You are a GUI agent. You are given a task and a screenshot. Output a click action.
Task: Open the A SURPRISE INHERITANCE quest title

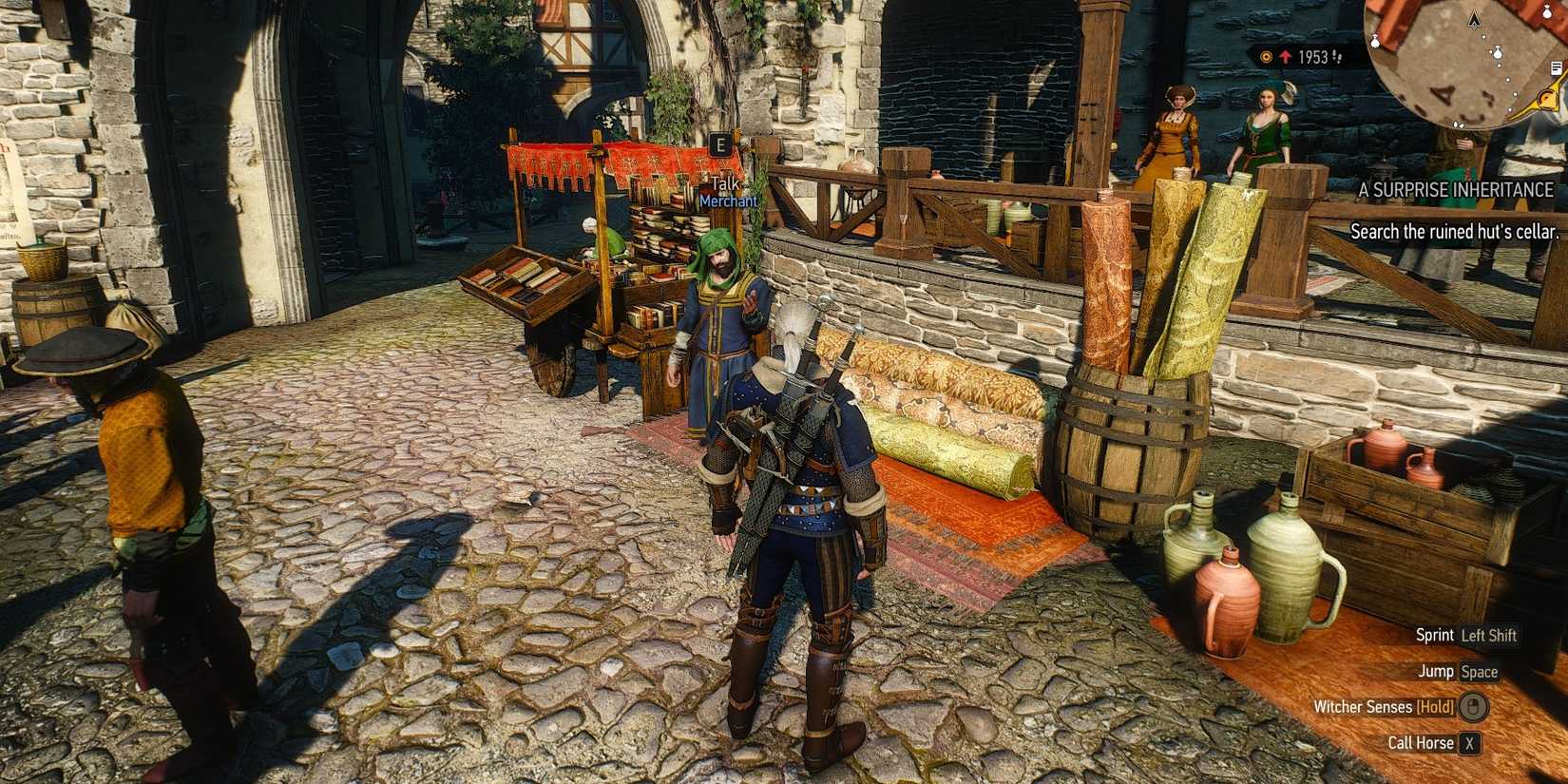click(1458, 190)
